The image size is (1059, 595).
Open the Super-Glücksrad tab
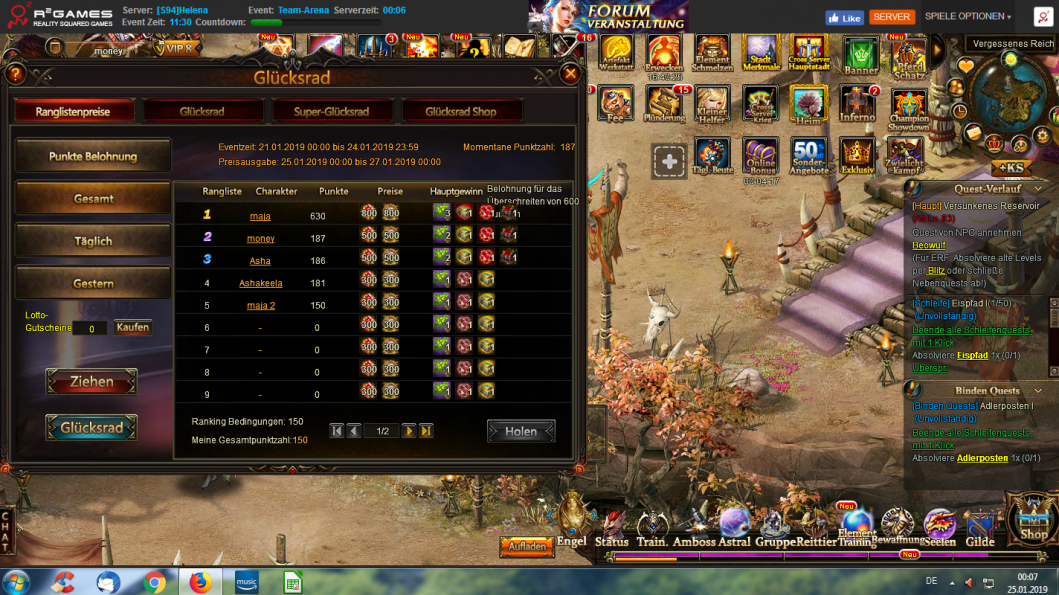(x=332, y=112)
